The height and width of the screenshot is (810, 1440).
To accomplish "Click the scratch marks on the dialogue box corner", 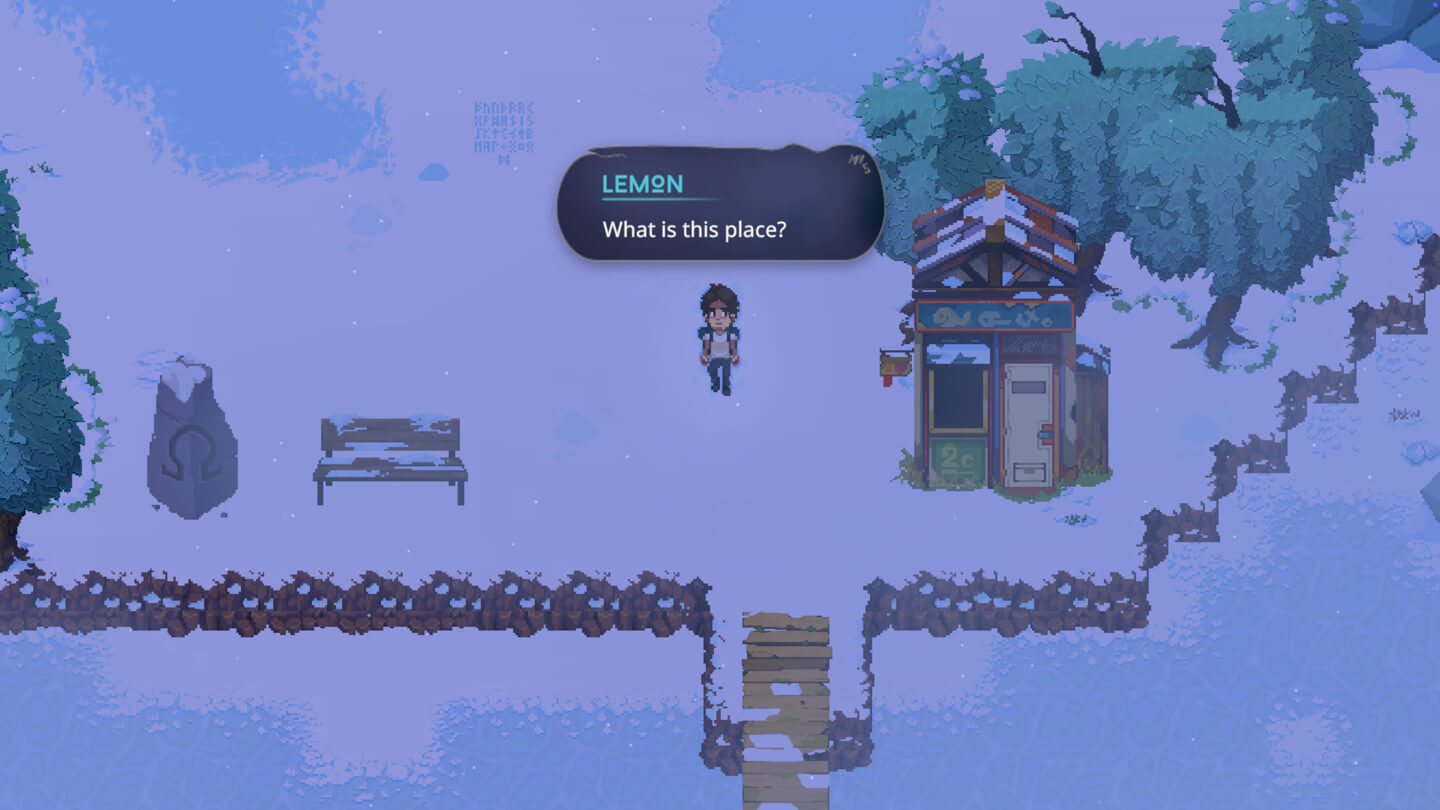I will pyautogui.click(x=860, y=160).
